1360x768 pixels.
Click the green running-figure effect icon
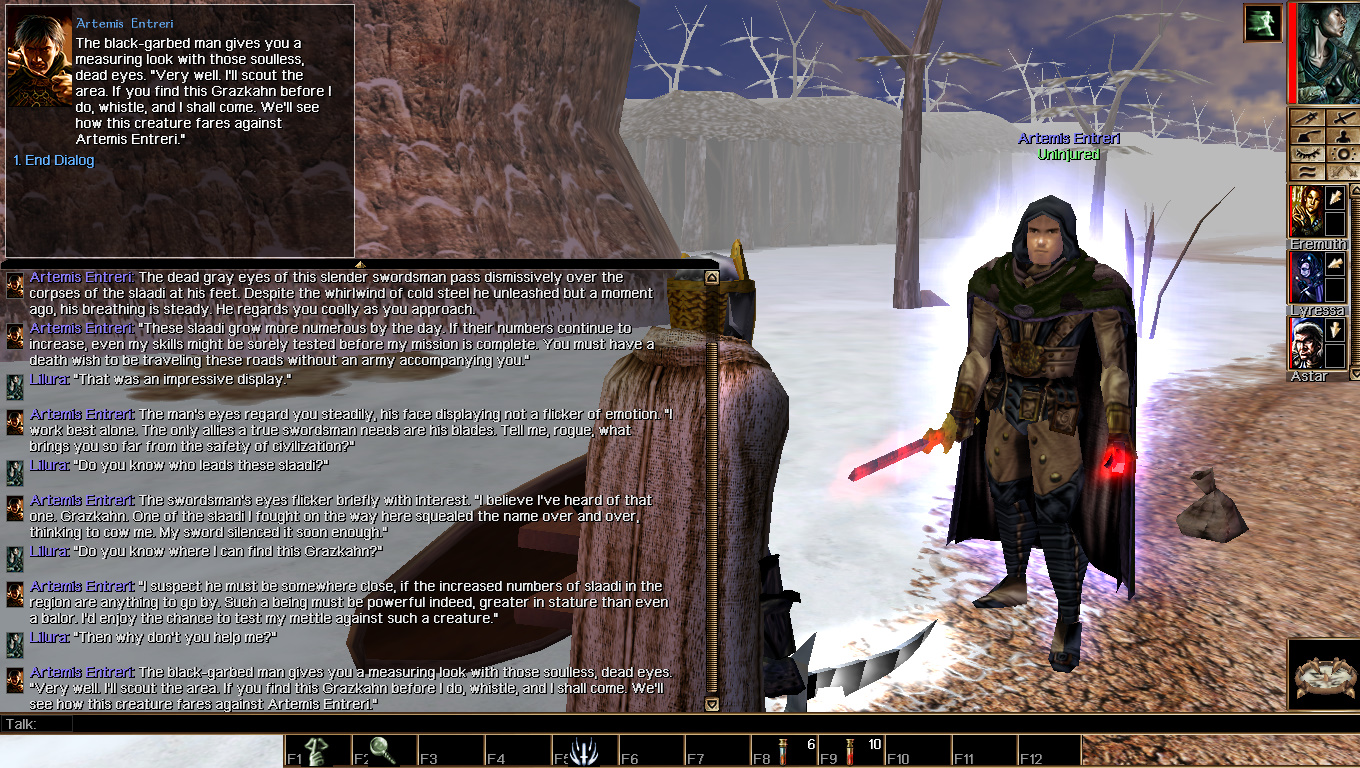(x=1262, y=22)
